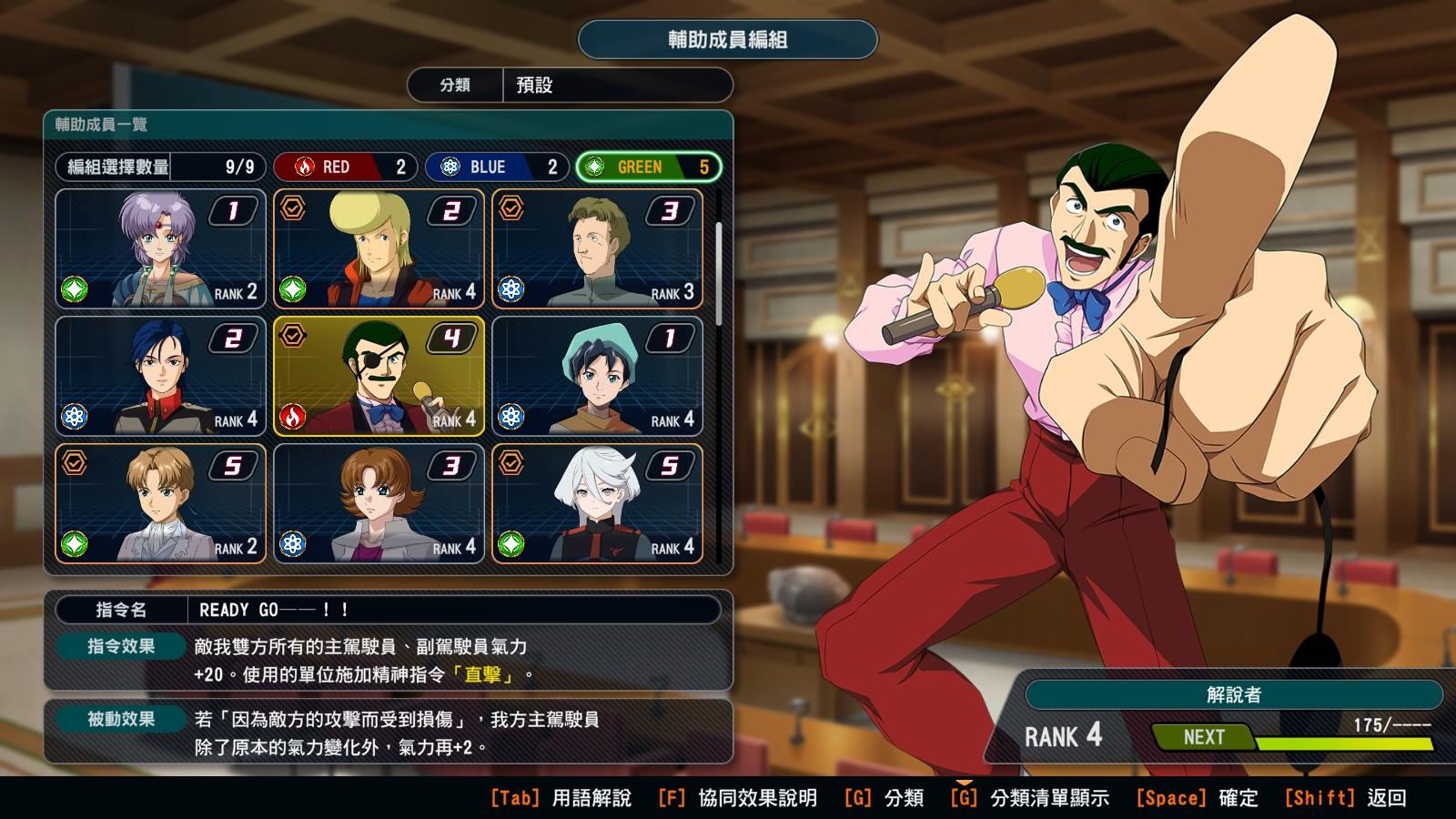Filter by RED support type
Image resolution: width=1456 pixels, height=819 pixels.
coord(346,167)
